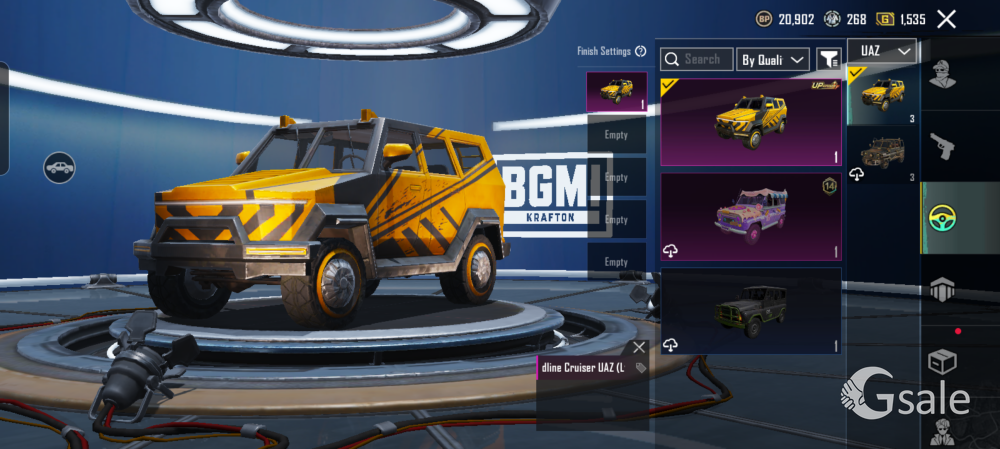
Task: Toggle the car view icon button
Action: 60,166
